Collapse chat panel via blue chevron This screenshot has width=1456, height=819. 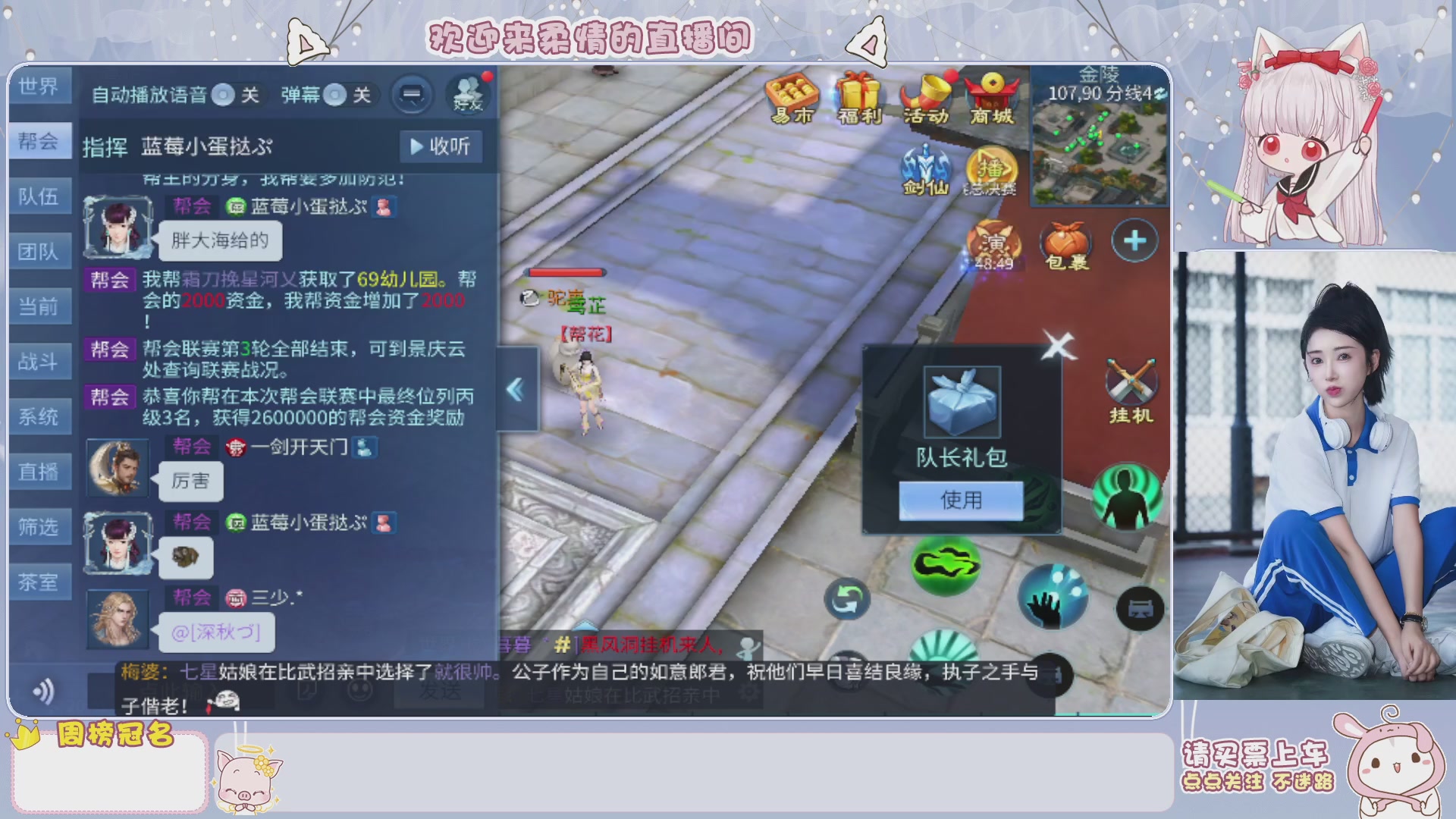516,389
